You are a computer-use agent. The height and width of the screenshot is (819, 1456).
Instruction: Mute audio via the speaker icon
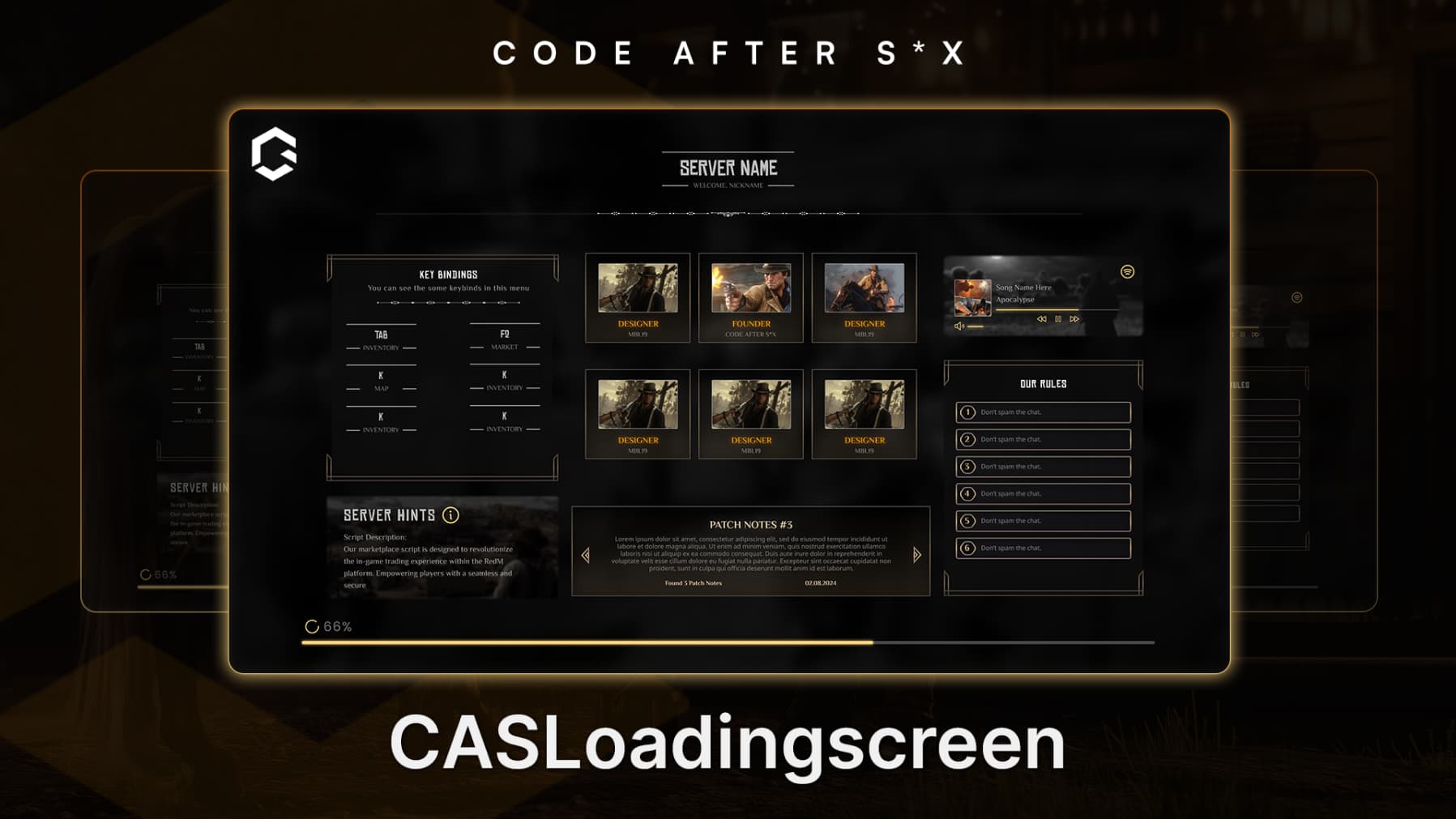point(961,325)
